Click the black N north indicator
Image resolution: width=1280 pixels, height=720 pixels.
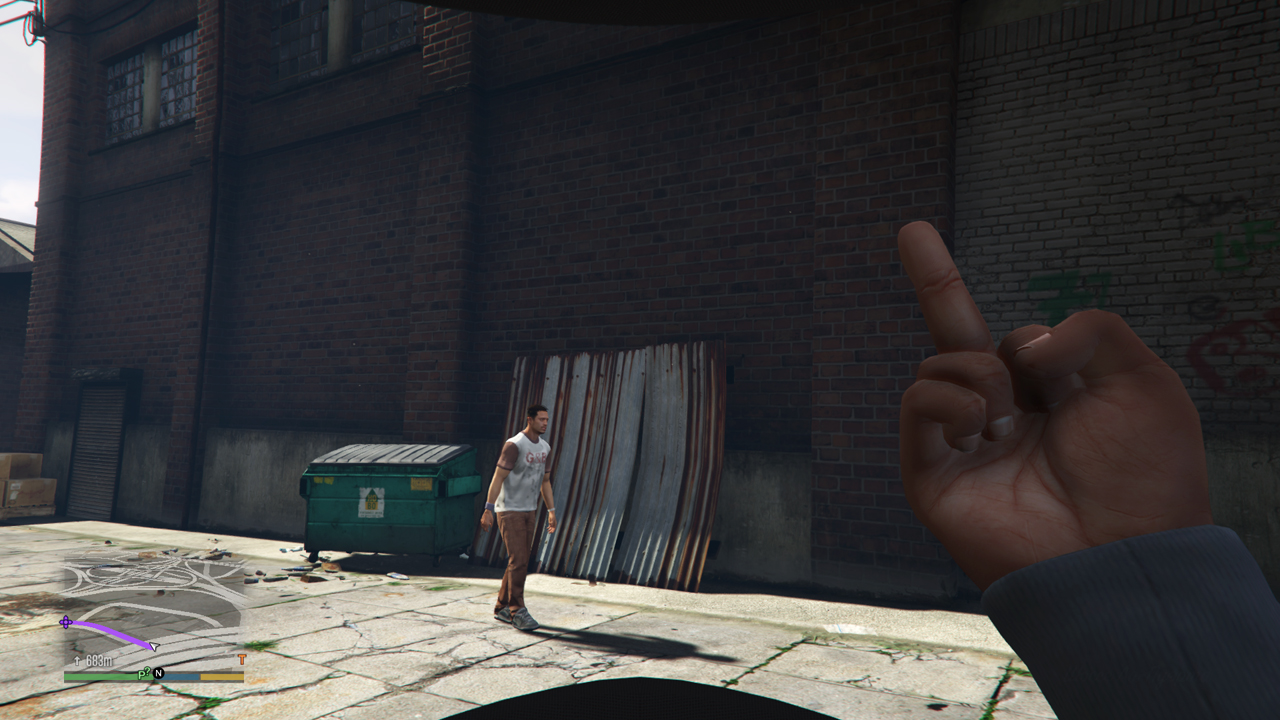click(x=158, y=674)
